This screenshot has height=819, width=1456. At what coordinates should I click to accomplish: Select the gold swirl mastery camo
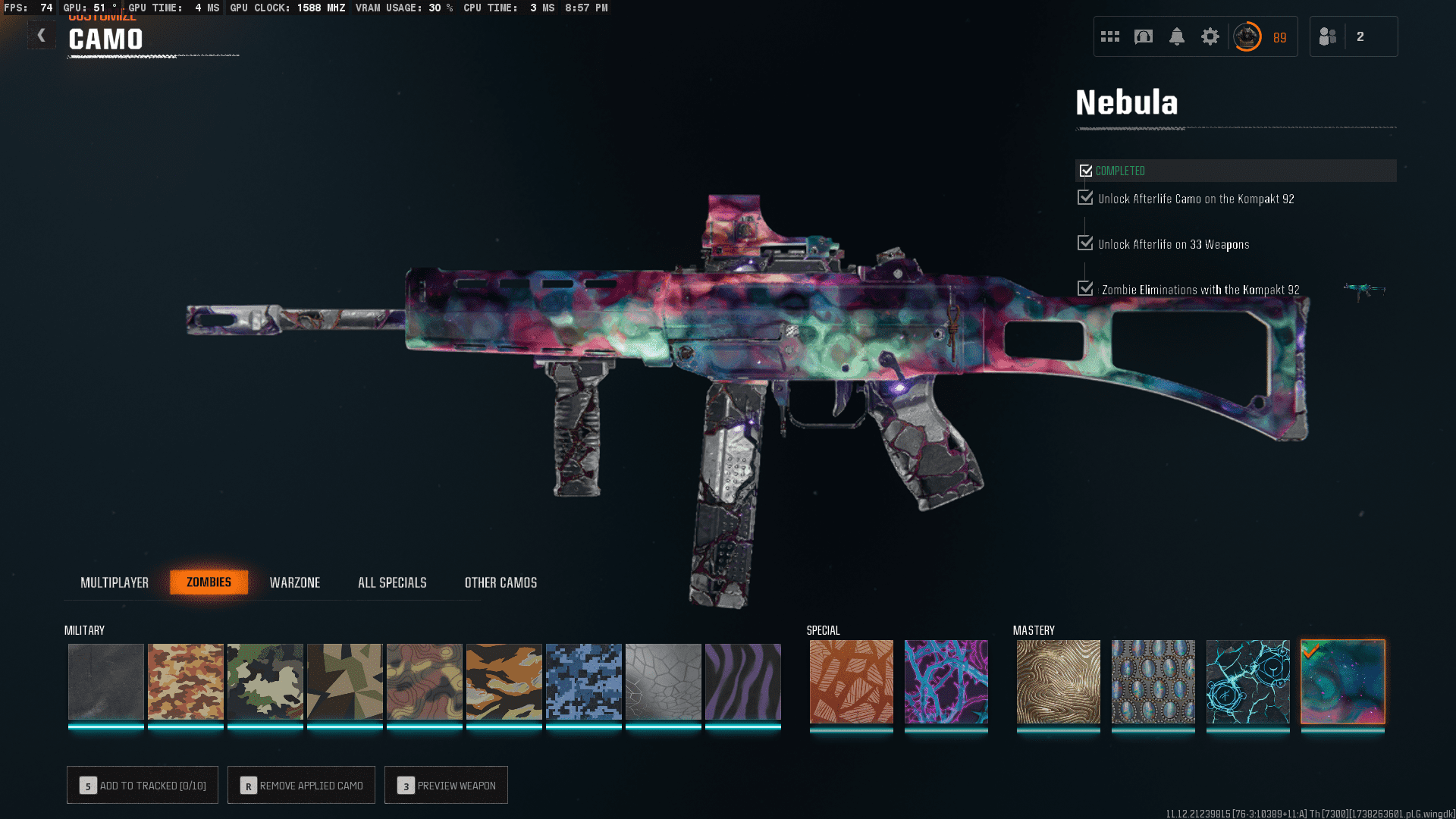click(1059, 681)
